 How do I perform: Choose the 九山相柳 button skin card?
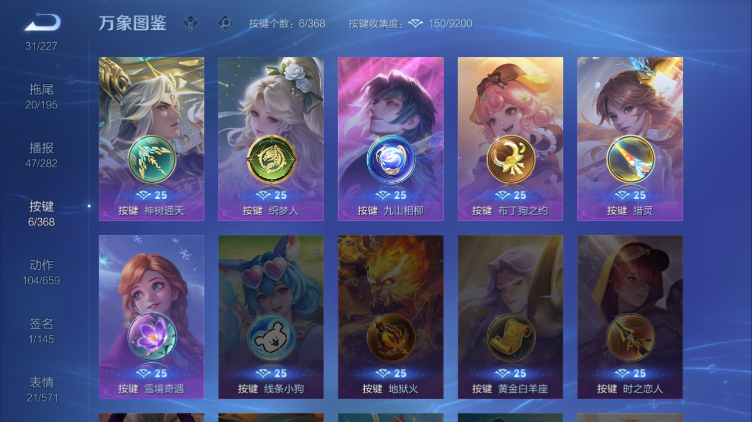click(x=390, y=138)
